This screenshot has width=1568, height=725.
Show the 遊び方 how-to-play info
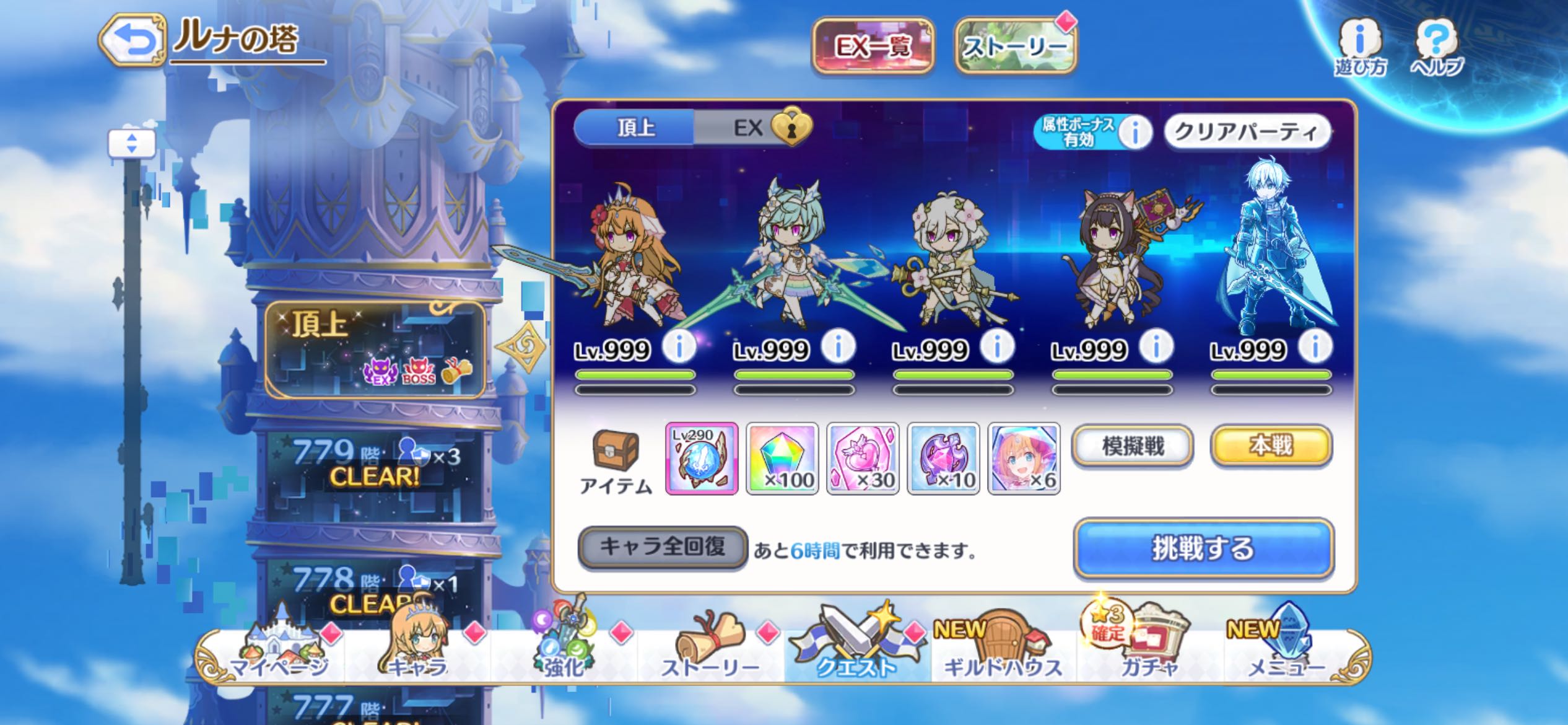1360,47
